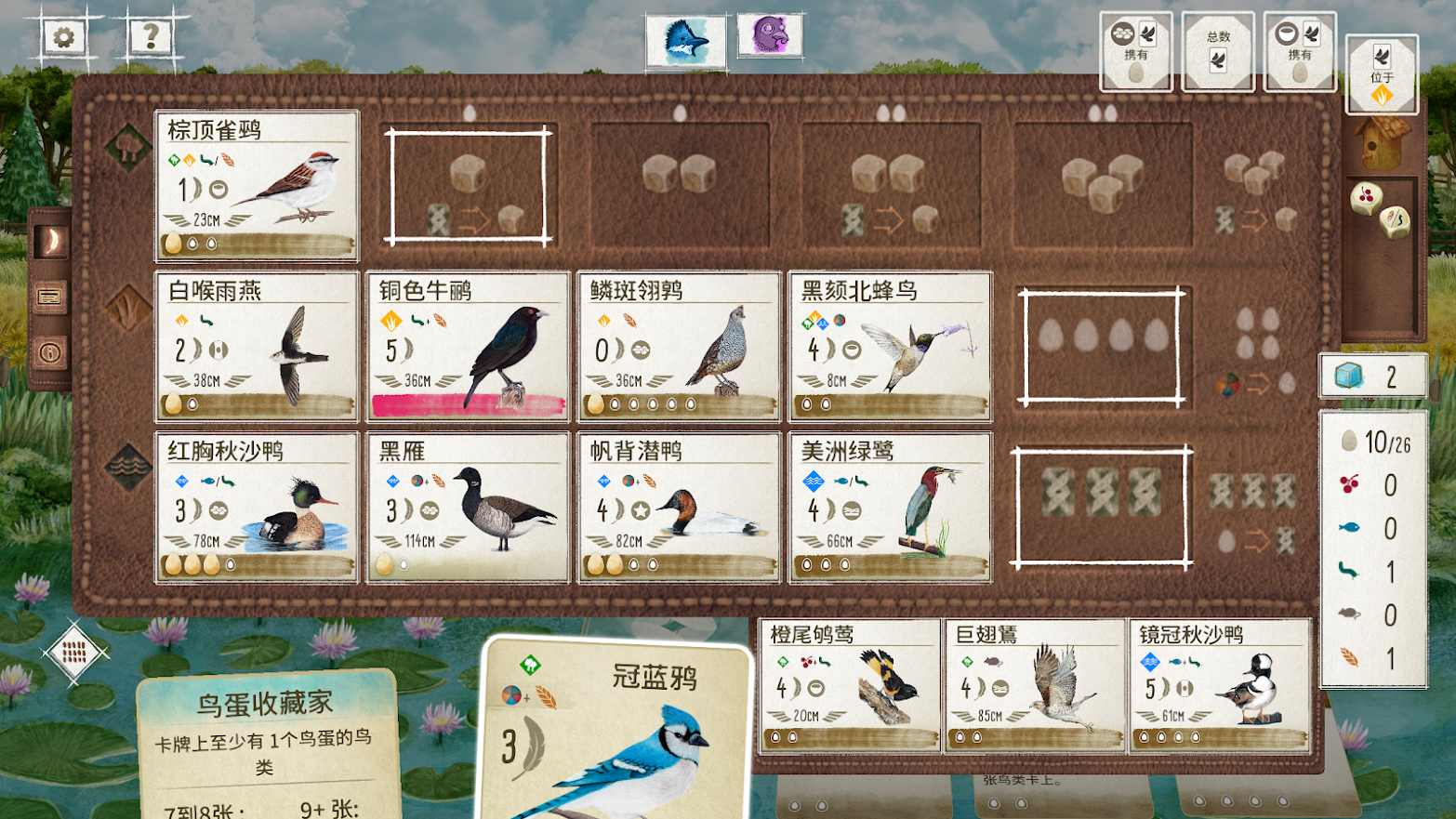Image resolution: width=1456 pixels, height=819 pixels.
Task: Pick the 巨翅鵟 card from the tray
Action: pos(1034,685)
